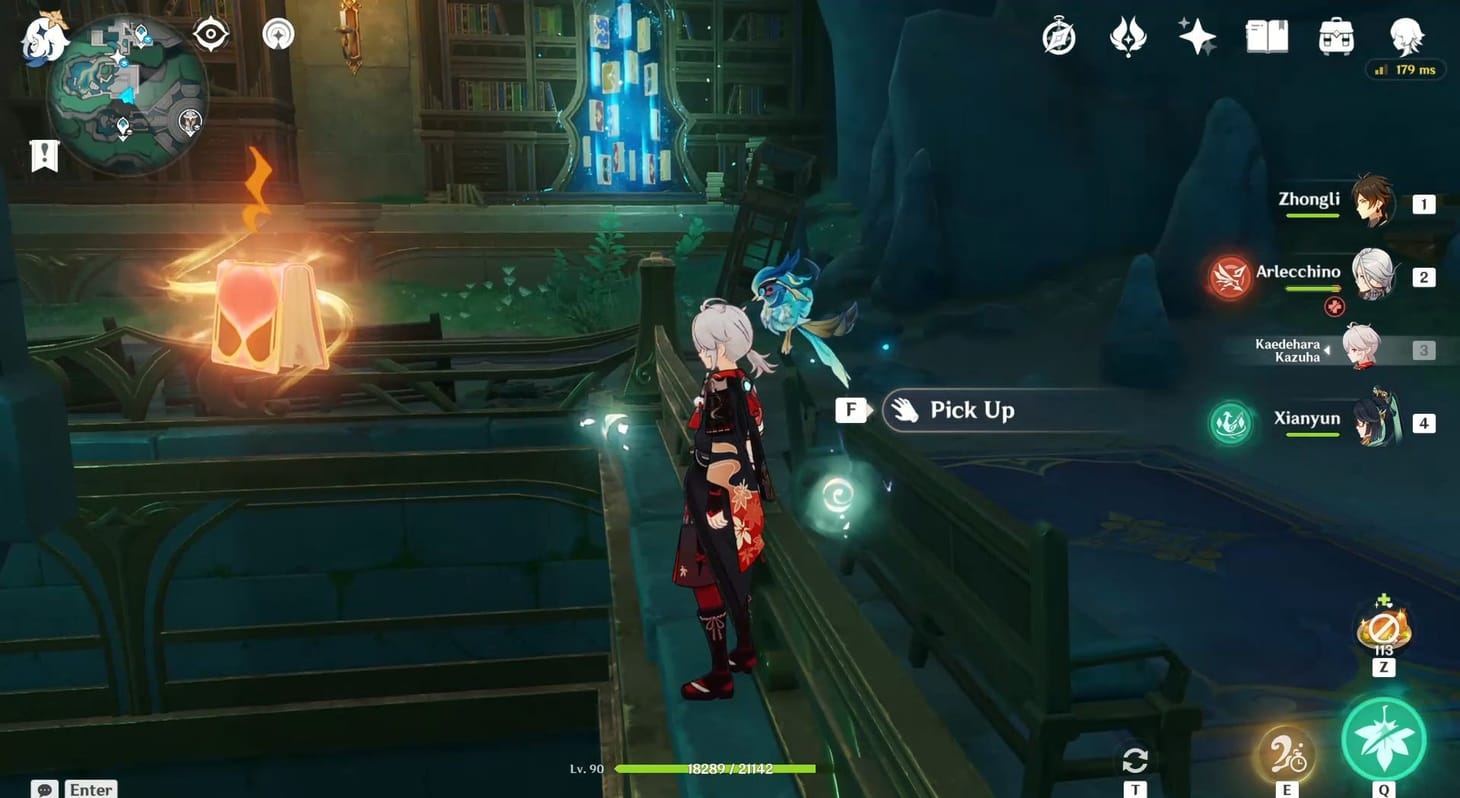Click the 179 ms ping indicator
This screenshot has height=798, width=1460.
tap(1404, 70)
